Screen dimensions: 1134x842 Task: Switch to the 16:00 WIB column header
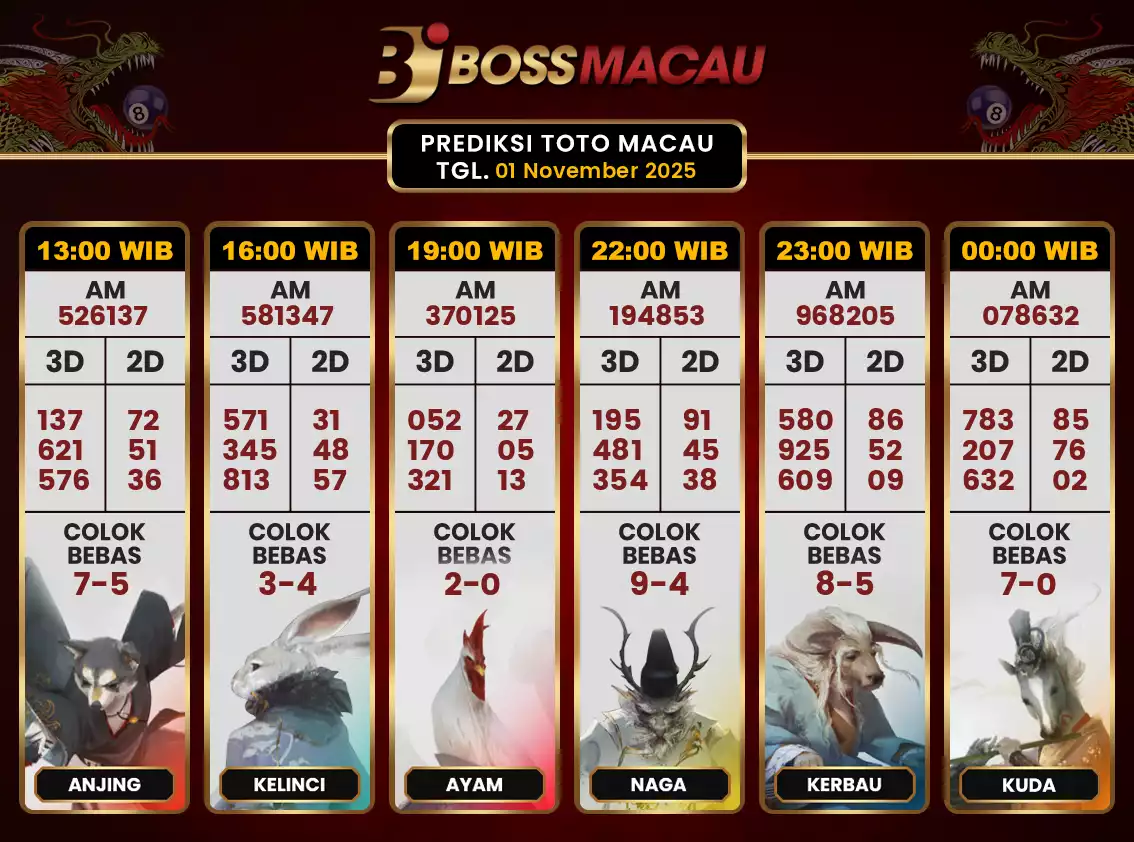[290, 250]
